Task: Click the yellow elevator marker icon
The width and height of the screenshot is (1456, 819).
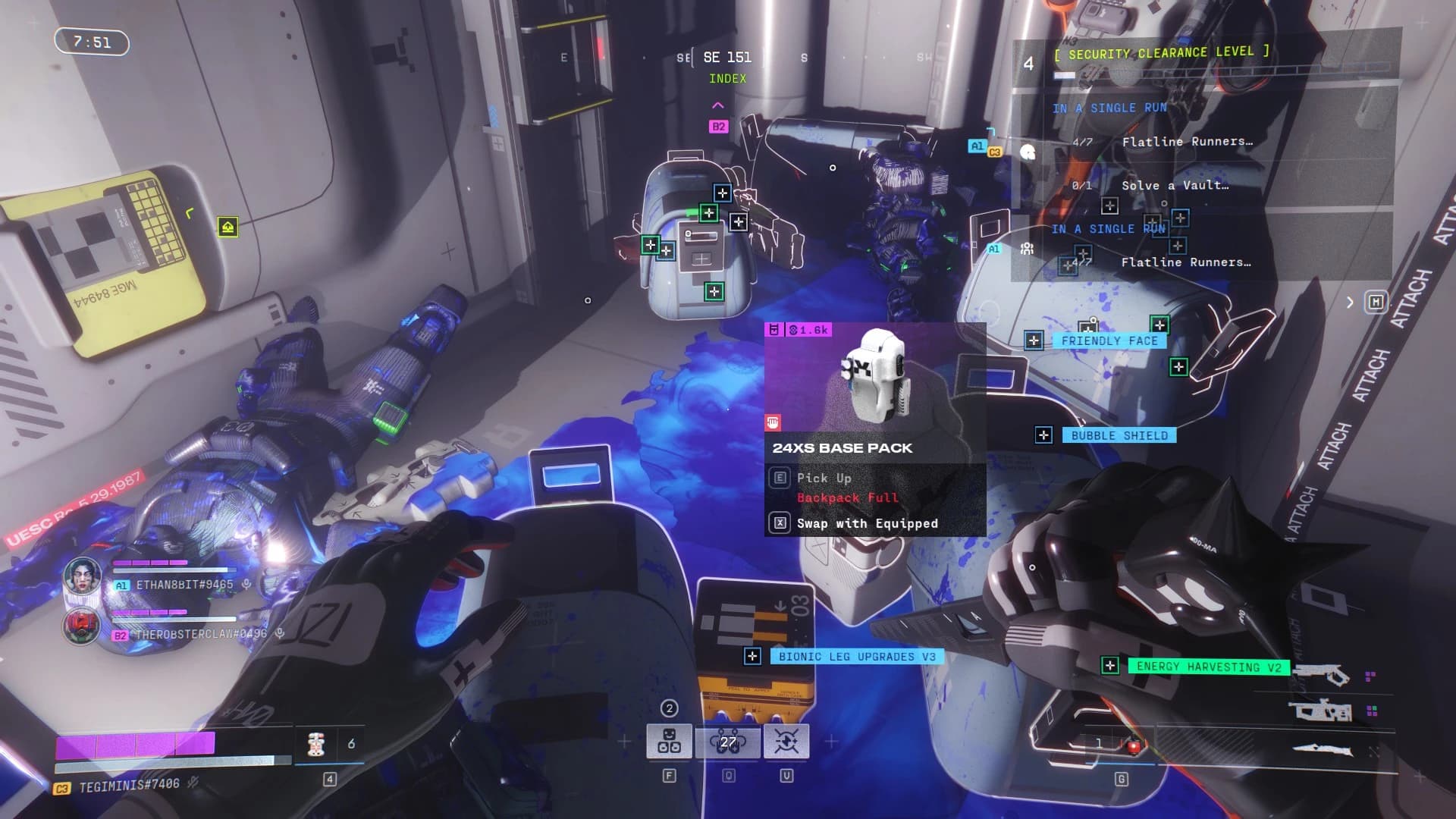Action: click(x=227, y=227)
